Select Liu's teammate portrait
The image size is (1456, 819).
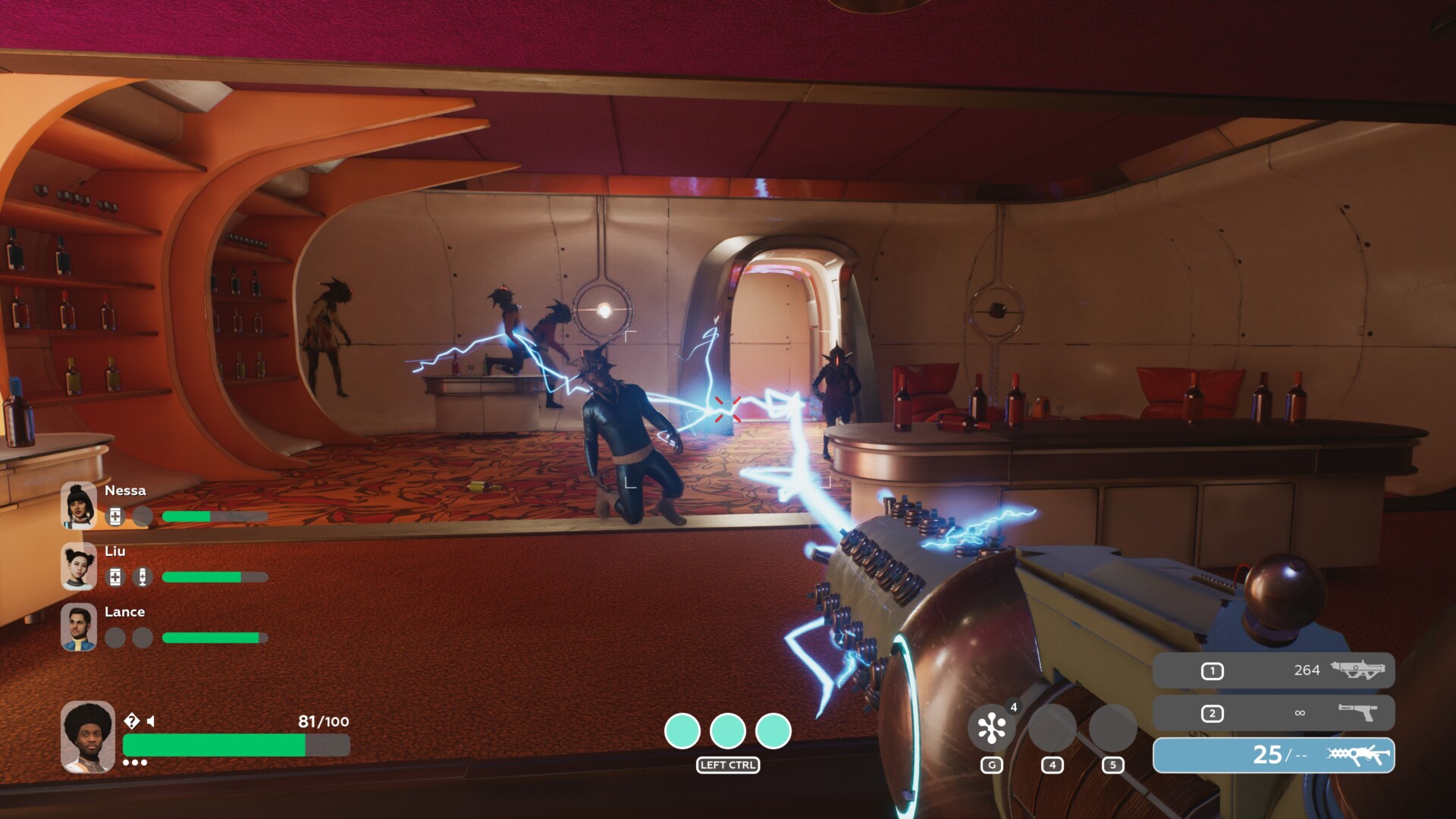(x=79, y=566)
